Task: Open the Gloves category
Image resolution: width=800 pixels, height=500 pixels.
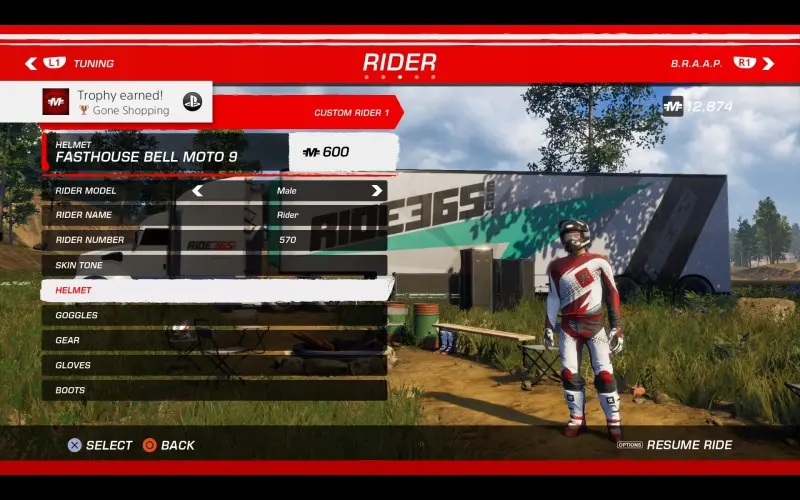Action: click(x=213, y=365)
